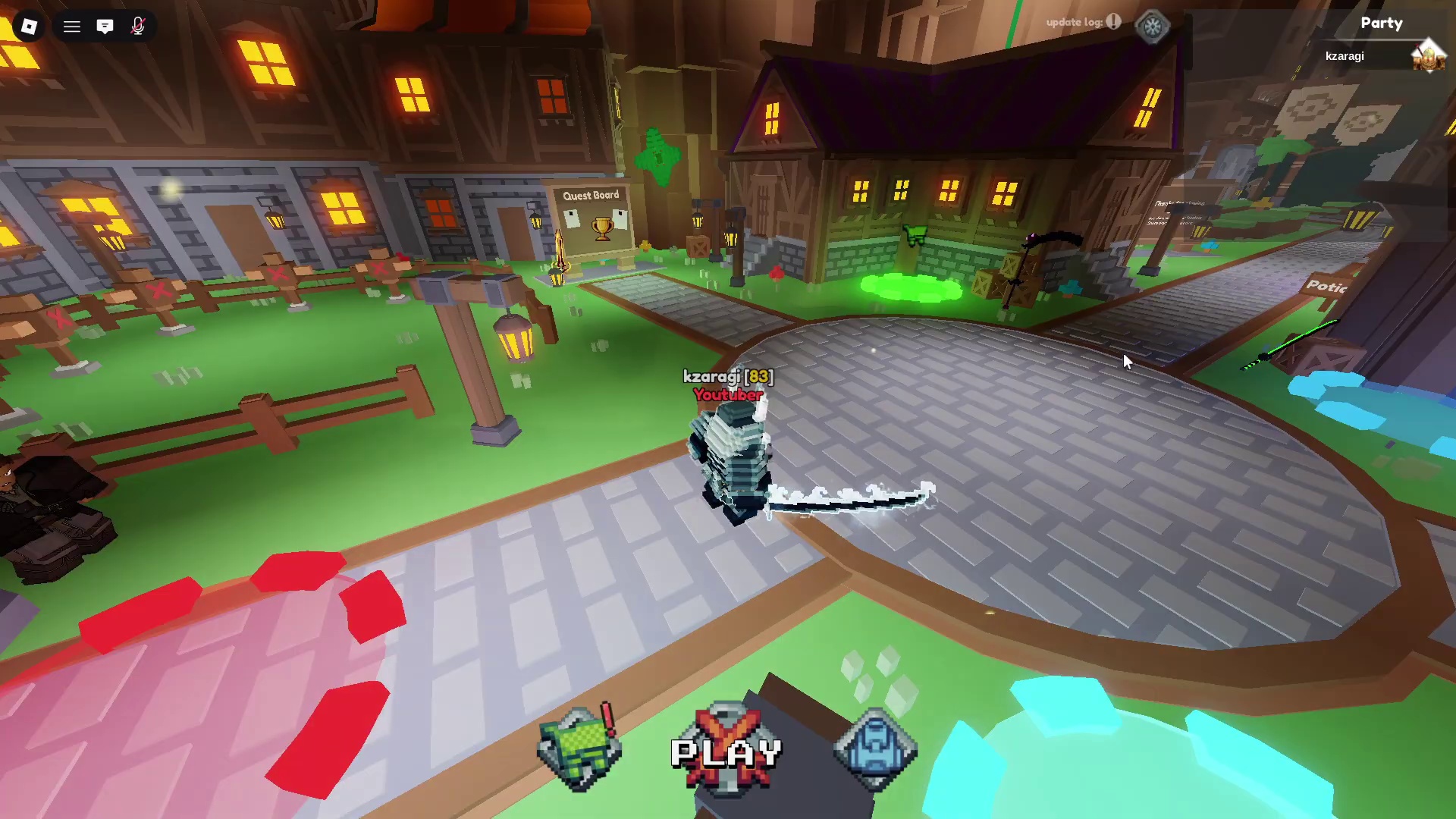Click the party member avatar diamond icon
This screenshot has width=1456, height=819.
(x=1429, y=55)
